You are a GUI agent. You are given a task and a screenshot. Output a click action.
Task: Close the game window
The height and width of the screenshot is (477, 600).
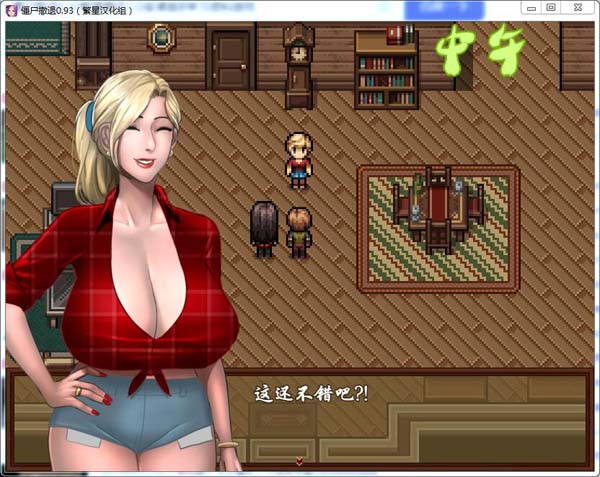tap(580, 7)
